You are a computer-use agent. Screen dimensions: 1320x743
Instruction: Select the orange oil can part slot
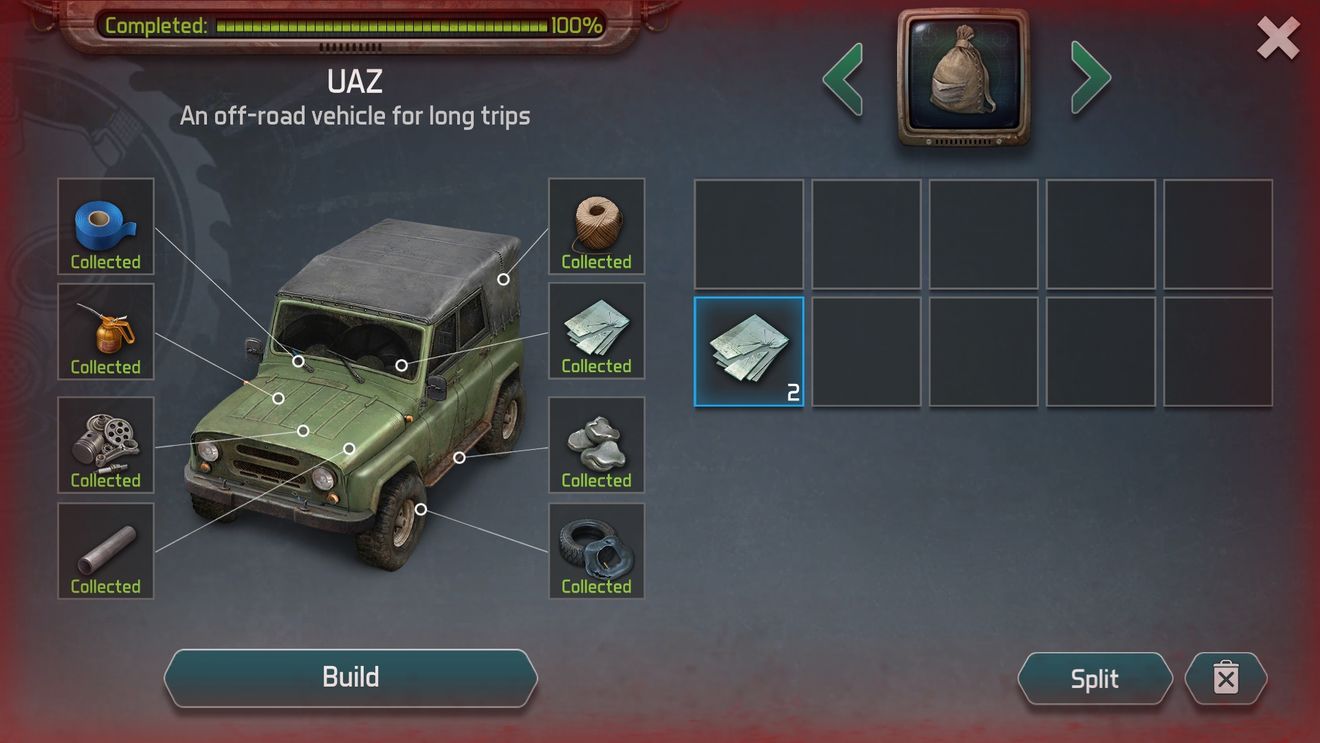click(106, 332)
